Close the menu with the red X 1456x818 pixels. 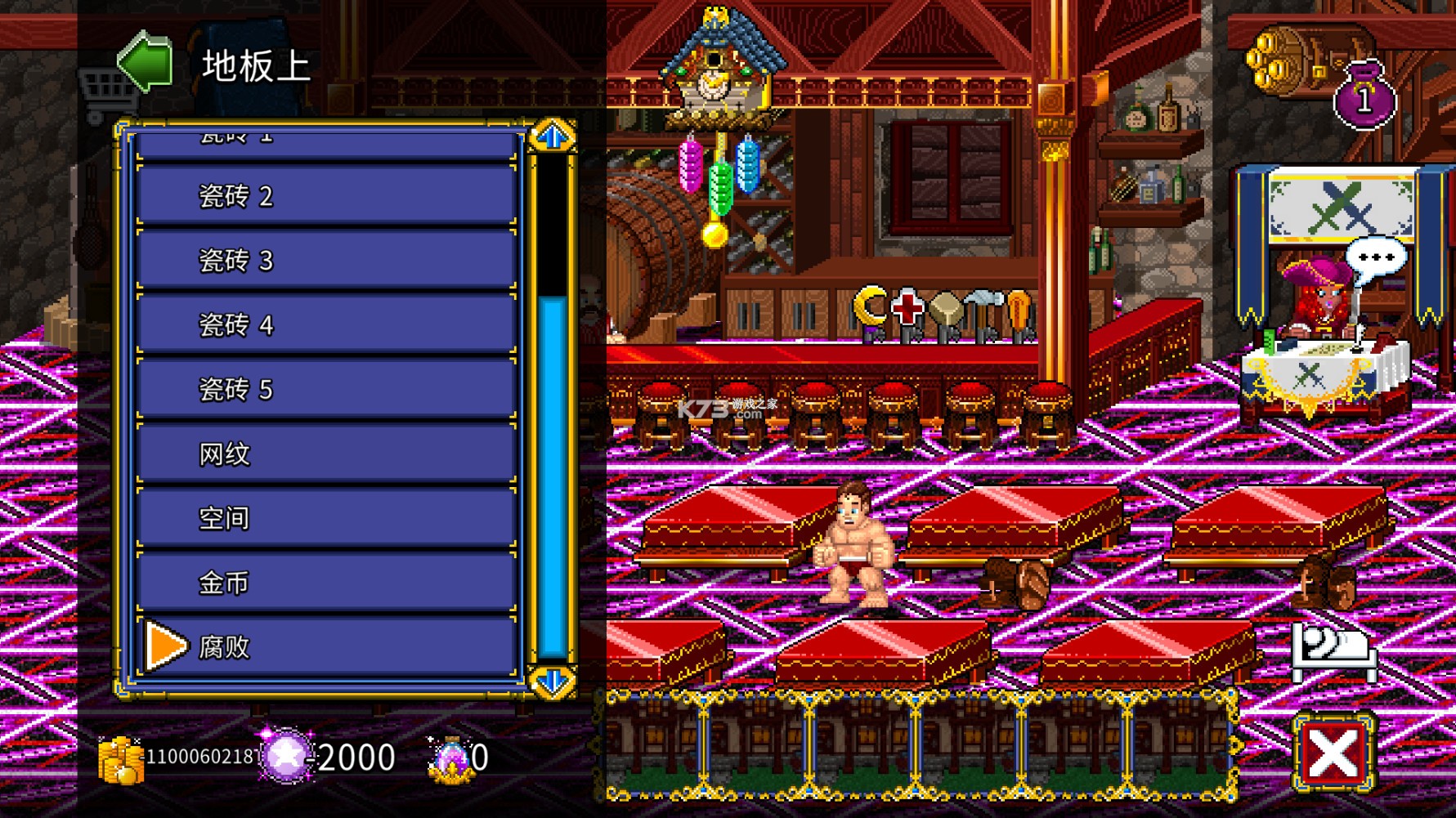[x=1333, y=753]
